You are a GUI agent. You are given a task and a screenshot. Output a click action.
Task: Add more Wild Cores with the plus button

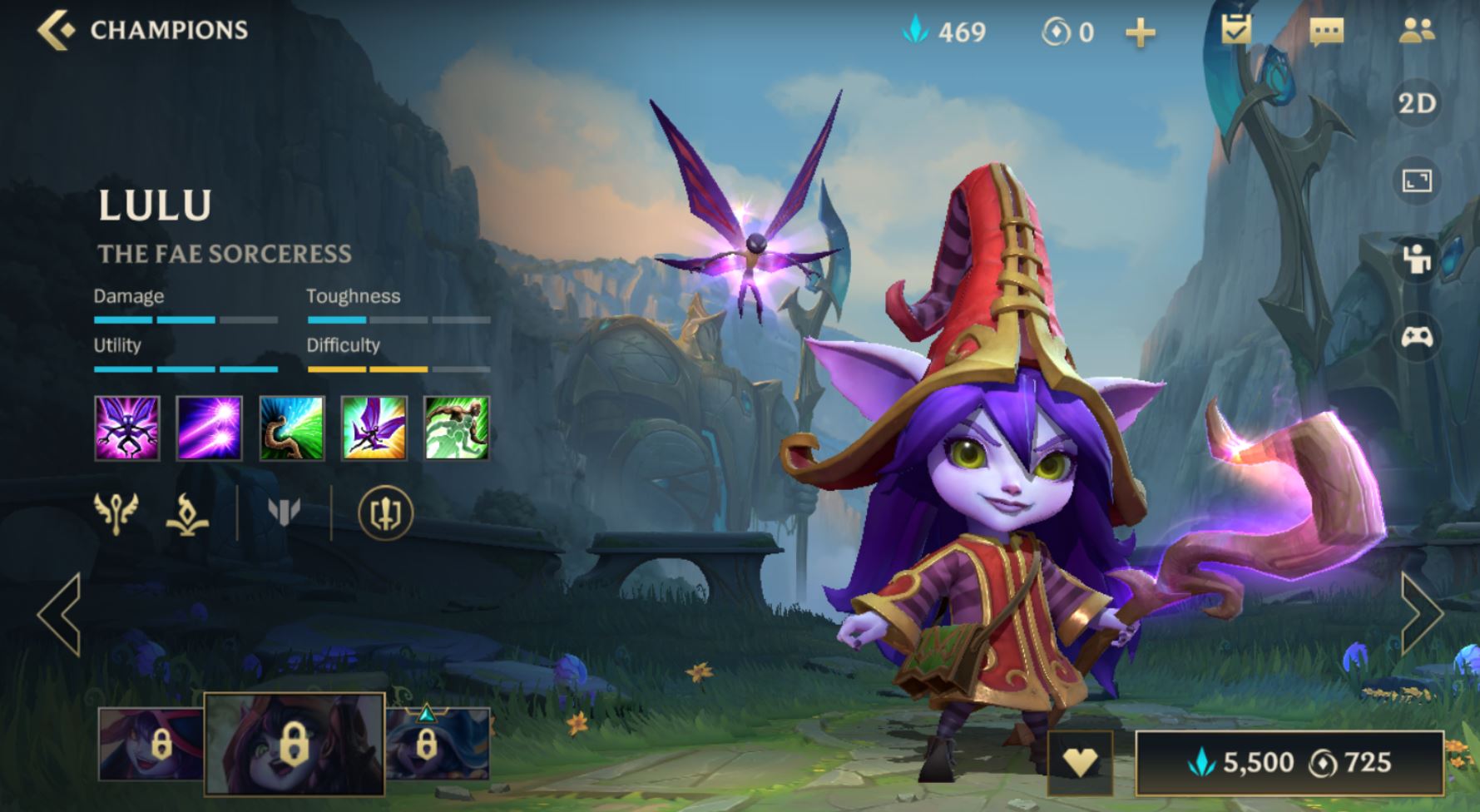(x=1140, y=32)
